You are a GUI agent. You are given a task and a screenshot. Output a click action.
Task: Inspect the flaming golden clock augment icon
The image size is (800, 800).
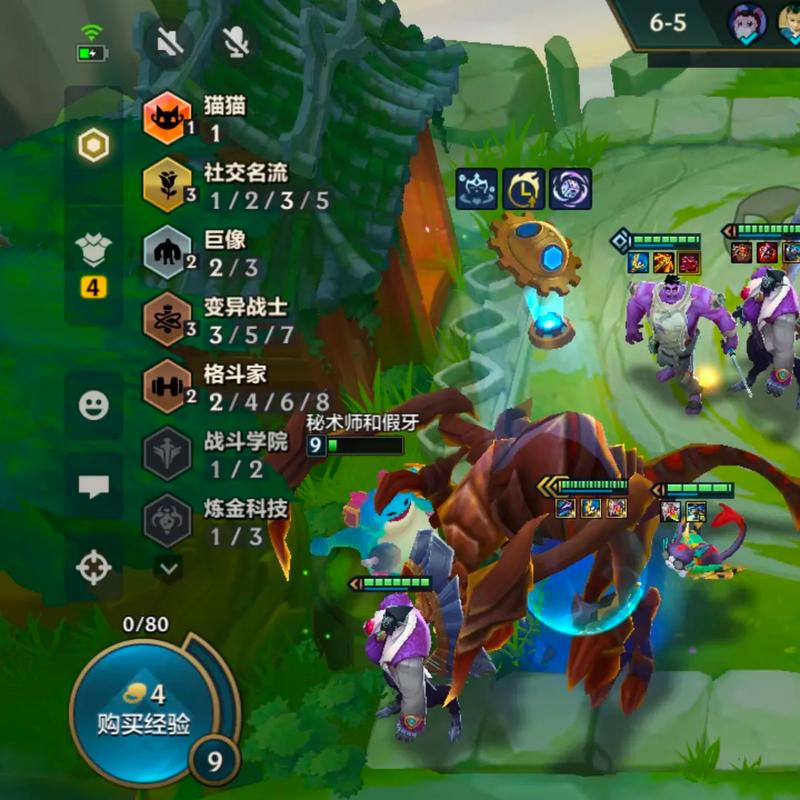click(523, 188)
